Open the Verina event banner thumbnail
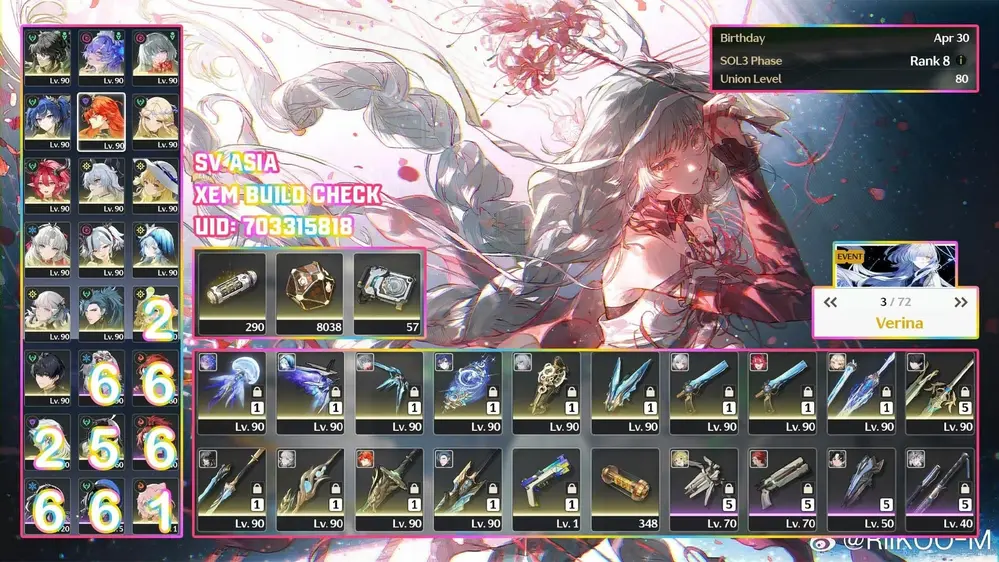999x562 pixels. (894, 264)
